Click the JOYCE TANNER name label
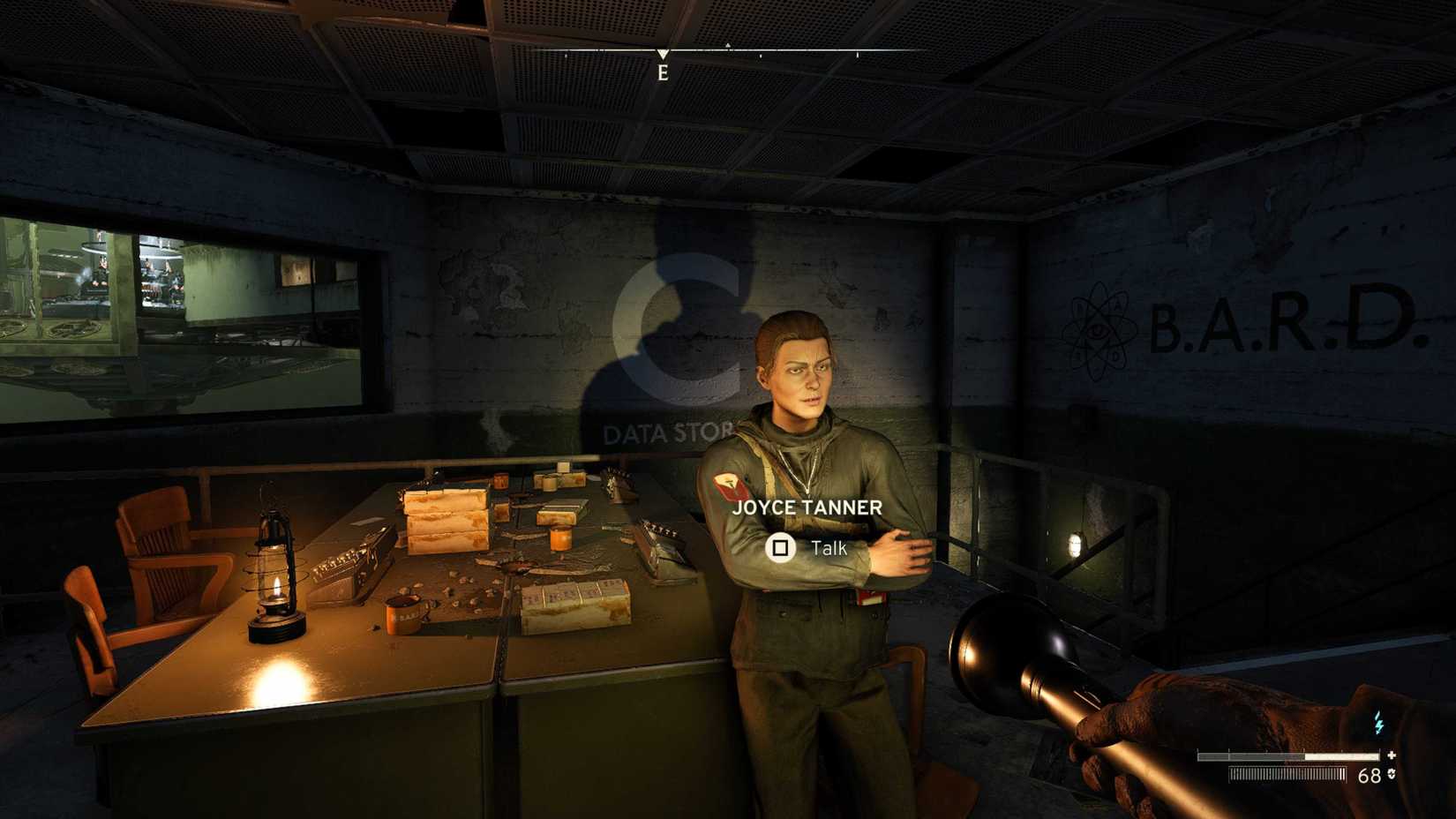 (806, 507)
